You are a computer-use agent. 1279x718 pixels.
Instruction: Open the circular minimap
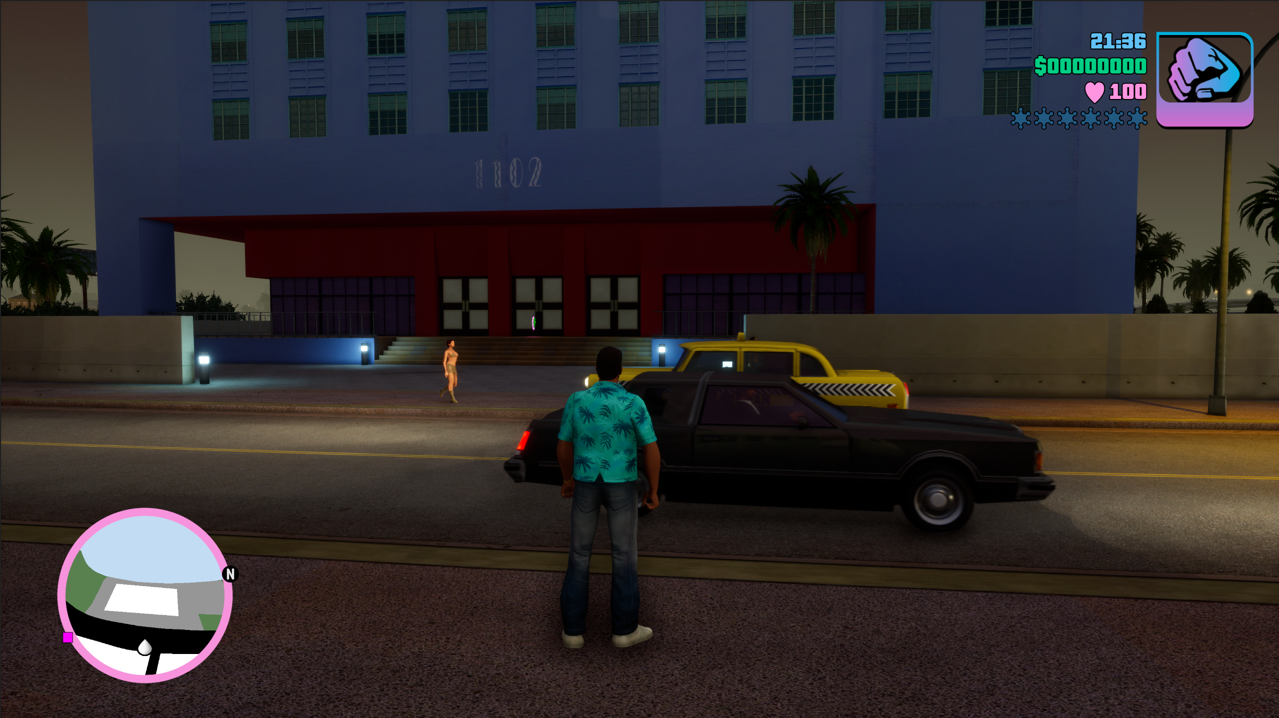pyautogui.click(x=145, y=595)
